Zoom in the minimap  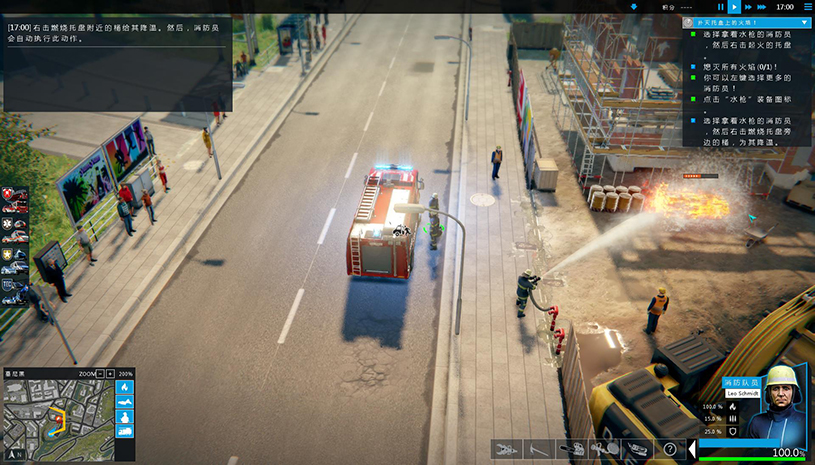pyautogui.click(x=110, y=374)
